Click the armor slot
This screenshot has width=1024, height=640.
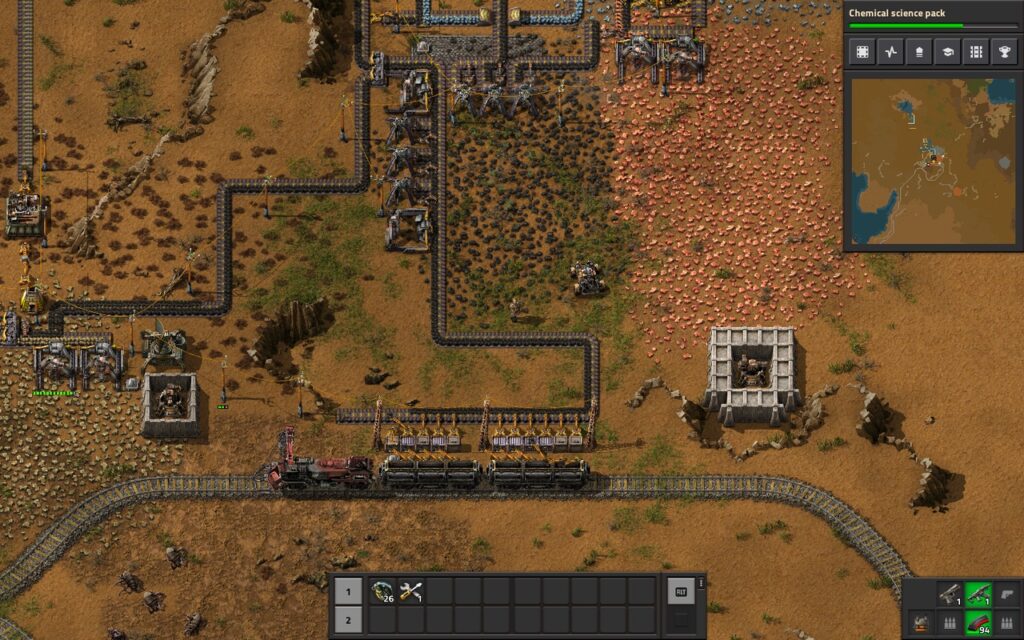(920, 624)
